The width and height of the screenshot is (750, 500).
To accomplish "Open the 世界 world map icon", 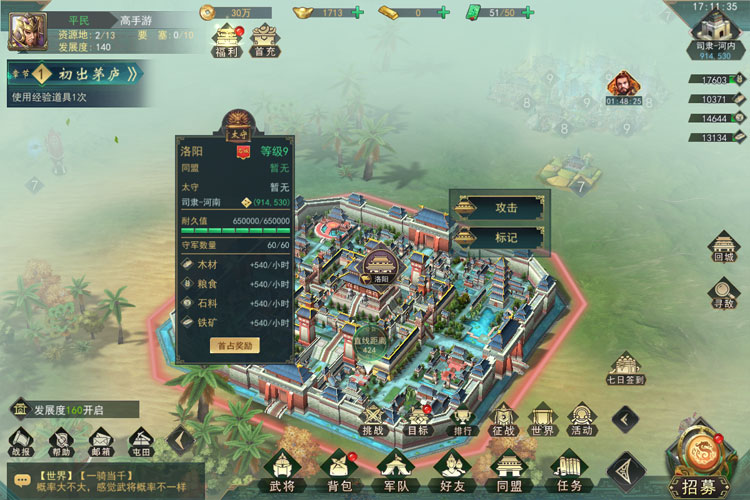I will click(x=542, y=418).
